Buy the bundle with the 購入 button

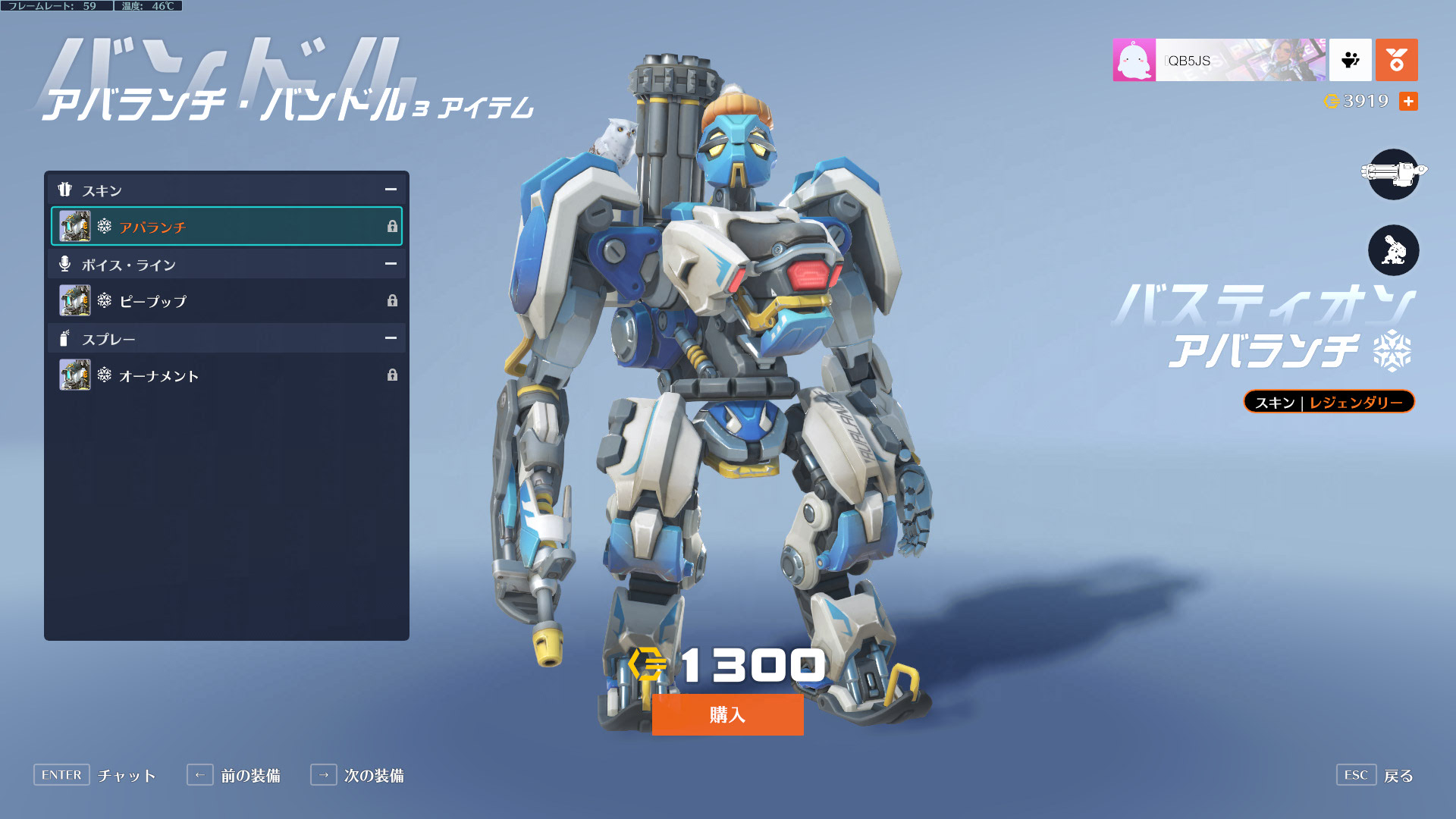click(x=727, y=714)
